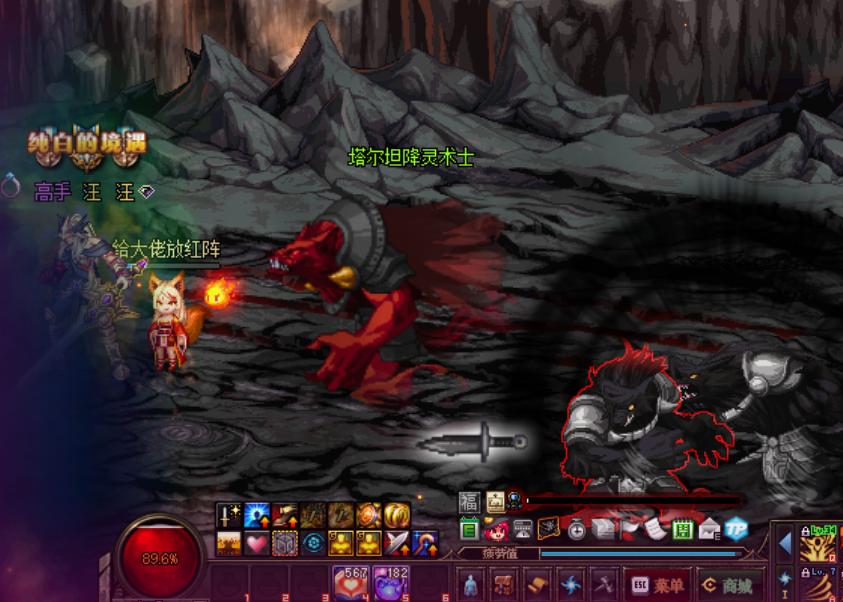Activate the Lv.34 golden claw skill

(x=819, y=543)
